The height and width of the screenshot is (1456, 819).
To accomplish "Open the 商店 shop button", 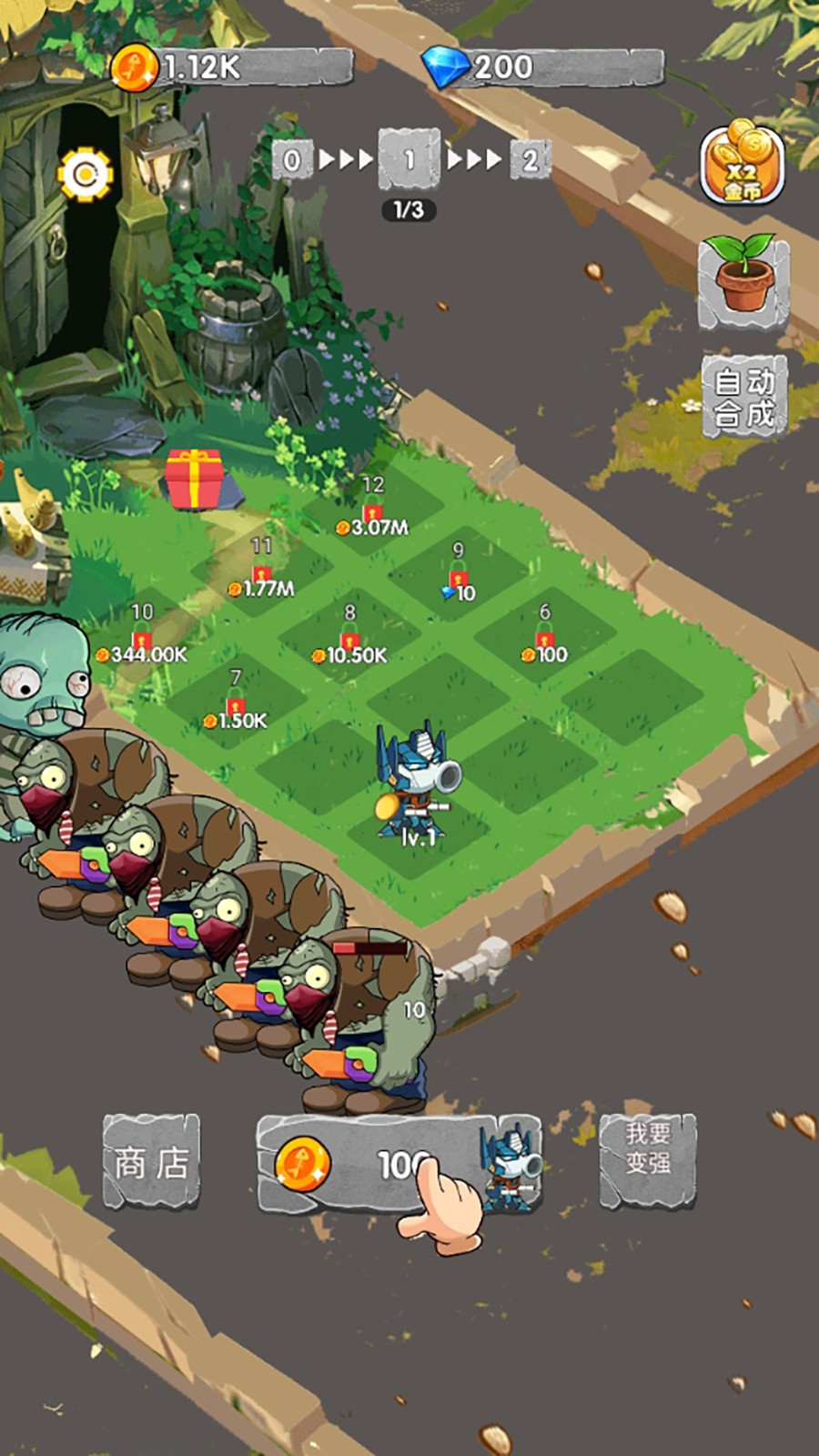I will click(151, 1162).
